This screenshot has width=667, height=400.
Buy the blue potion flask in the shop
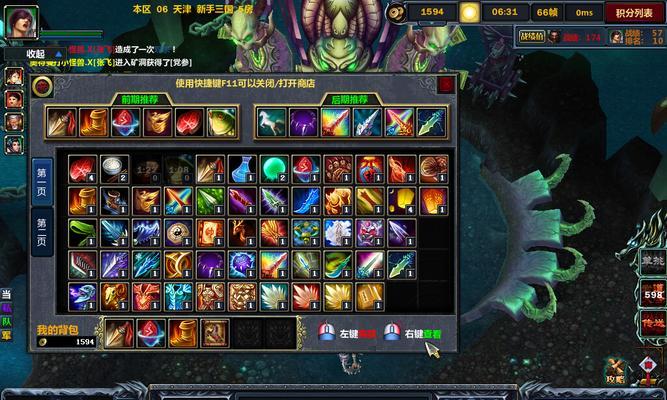242,168
